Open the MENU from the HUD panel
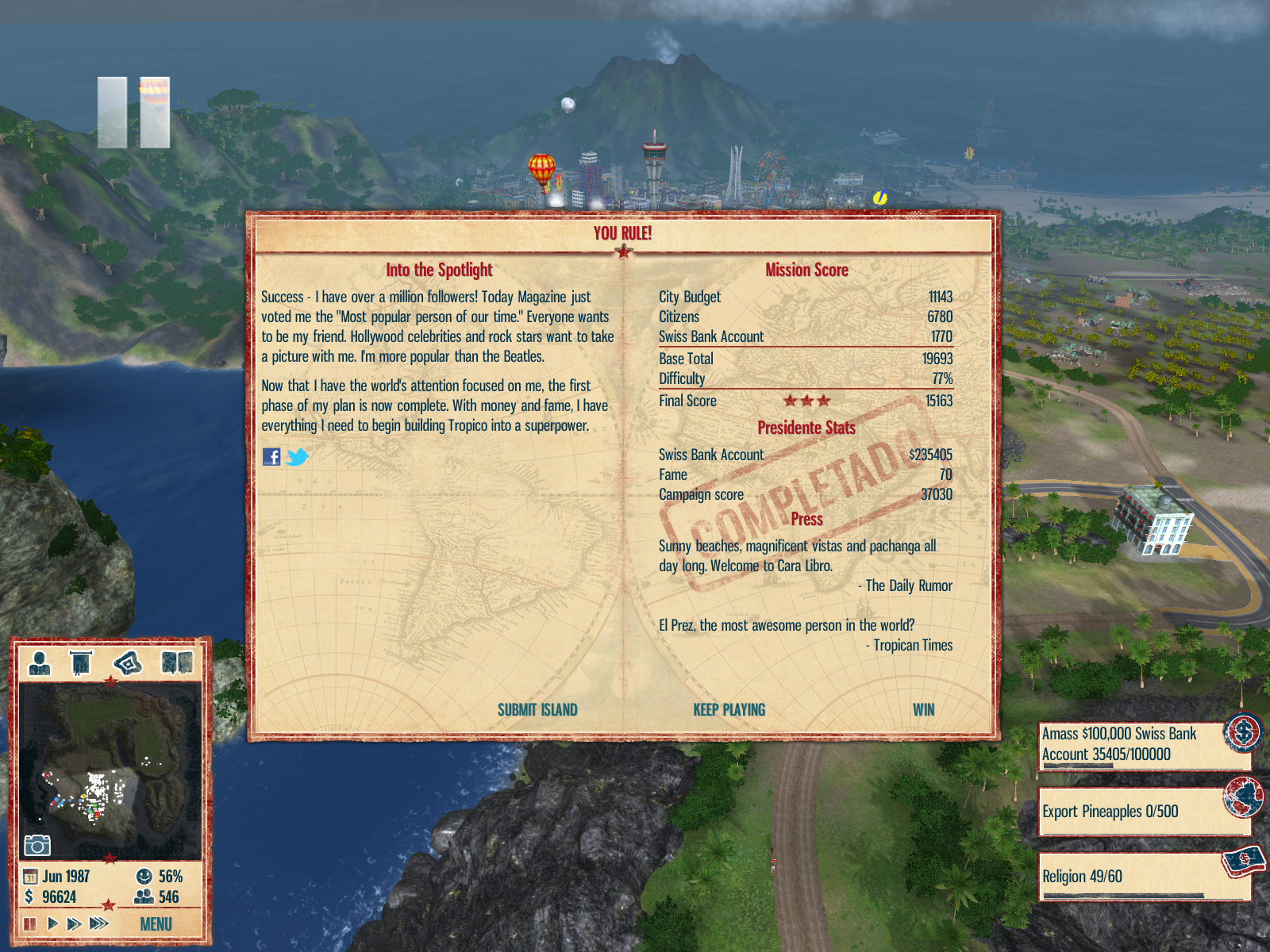The height and width of the screenshot is (952, 1270). click(x=156, y=924)
